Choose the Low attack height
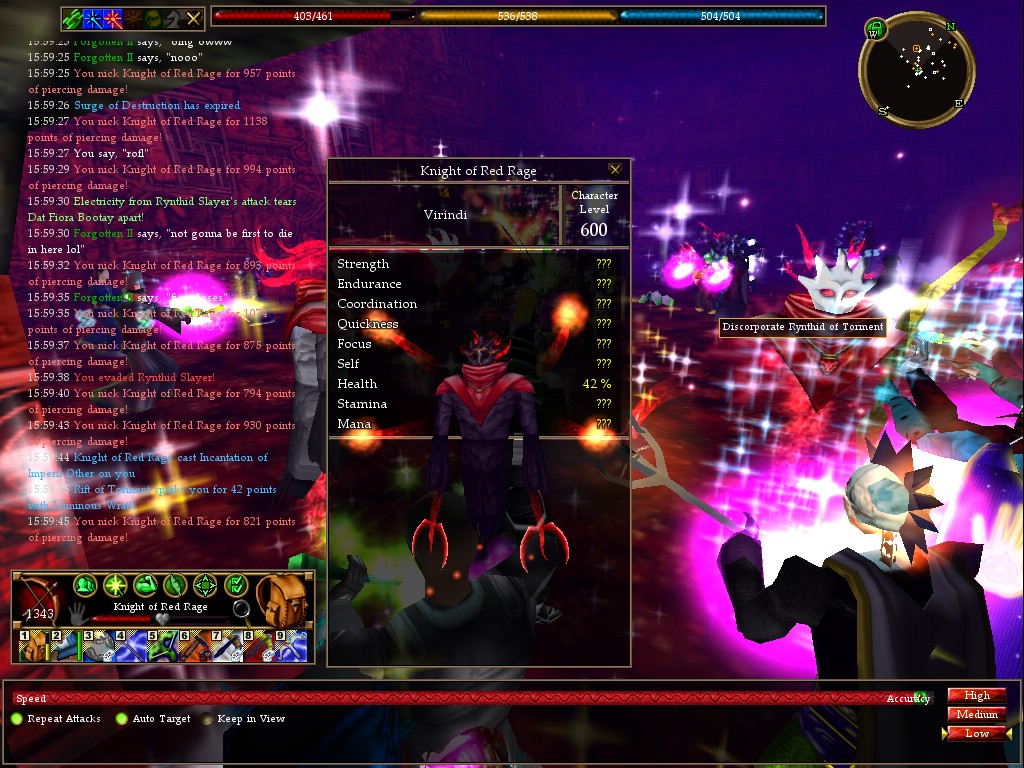The width and height of the screenshot is (1024, 768). [x=976, y=733]
